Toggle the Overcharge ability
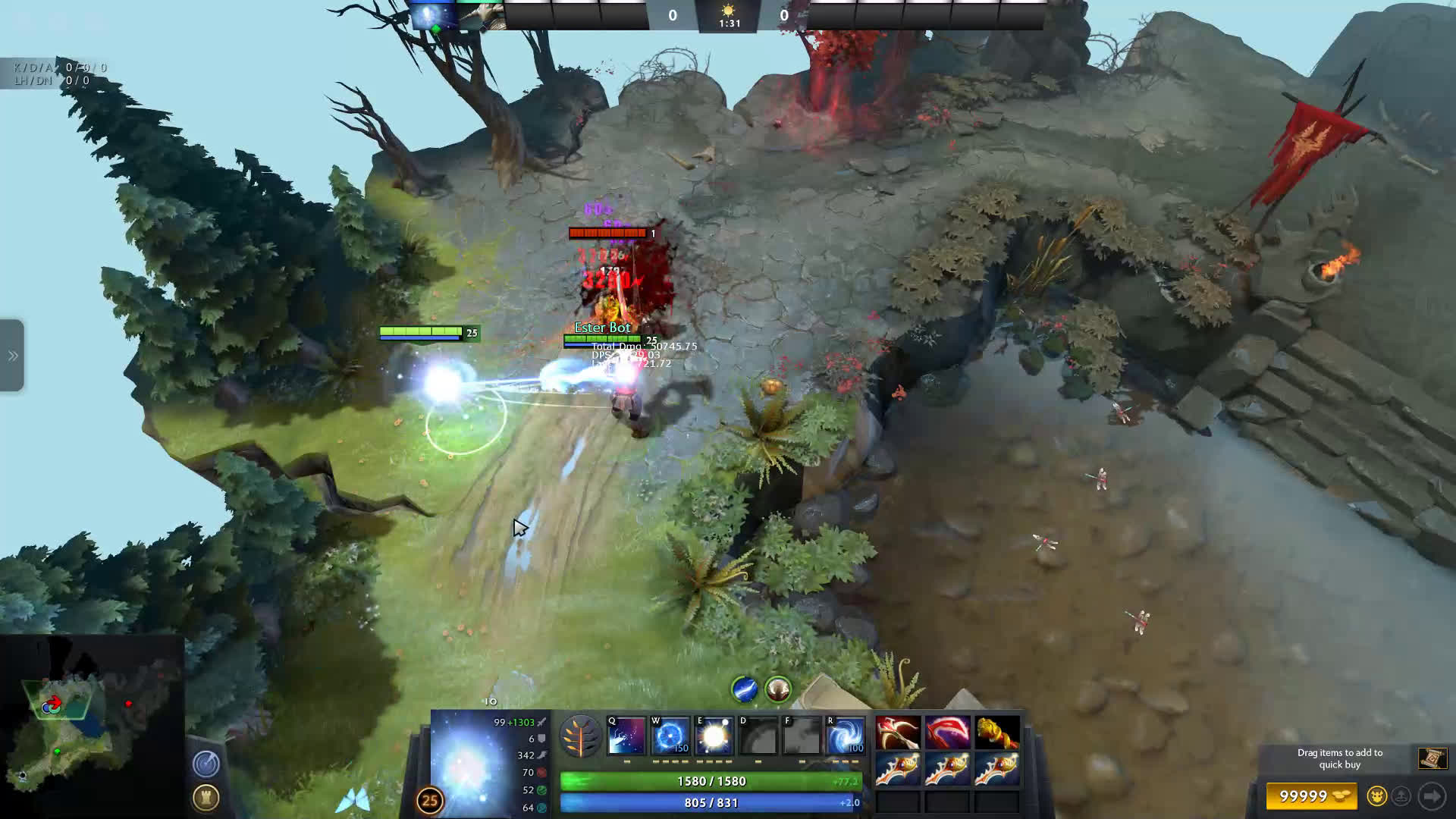Screen dimensions: 1456x819 click(x=714, y=736)
